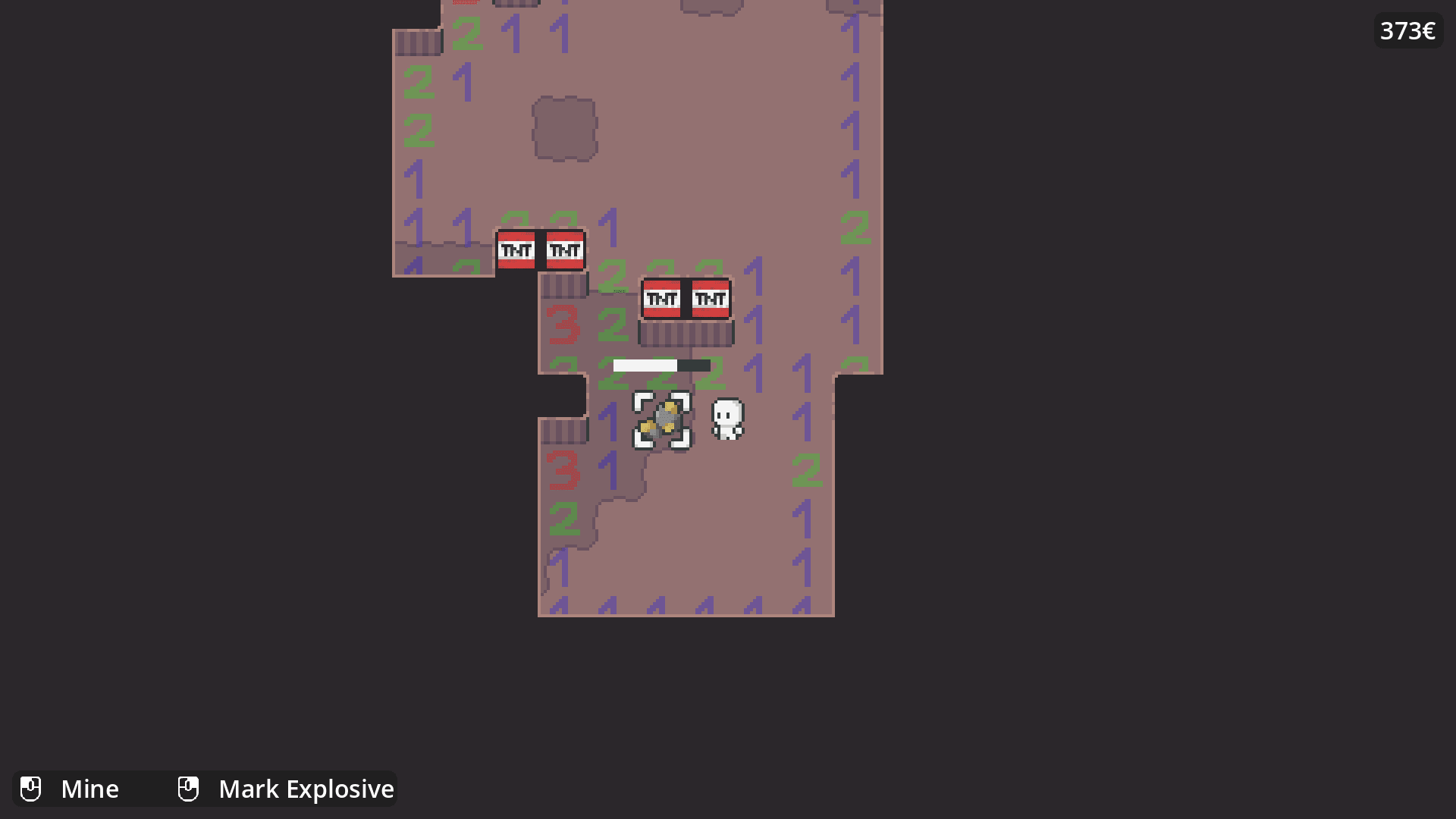Select the left TNT crate in the upper pair
This screenshot has width=1456, height=819.
click(x=518, y=249)
